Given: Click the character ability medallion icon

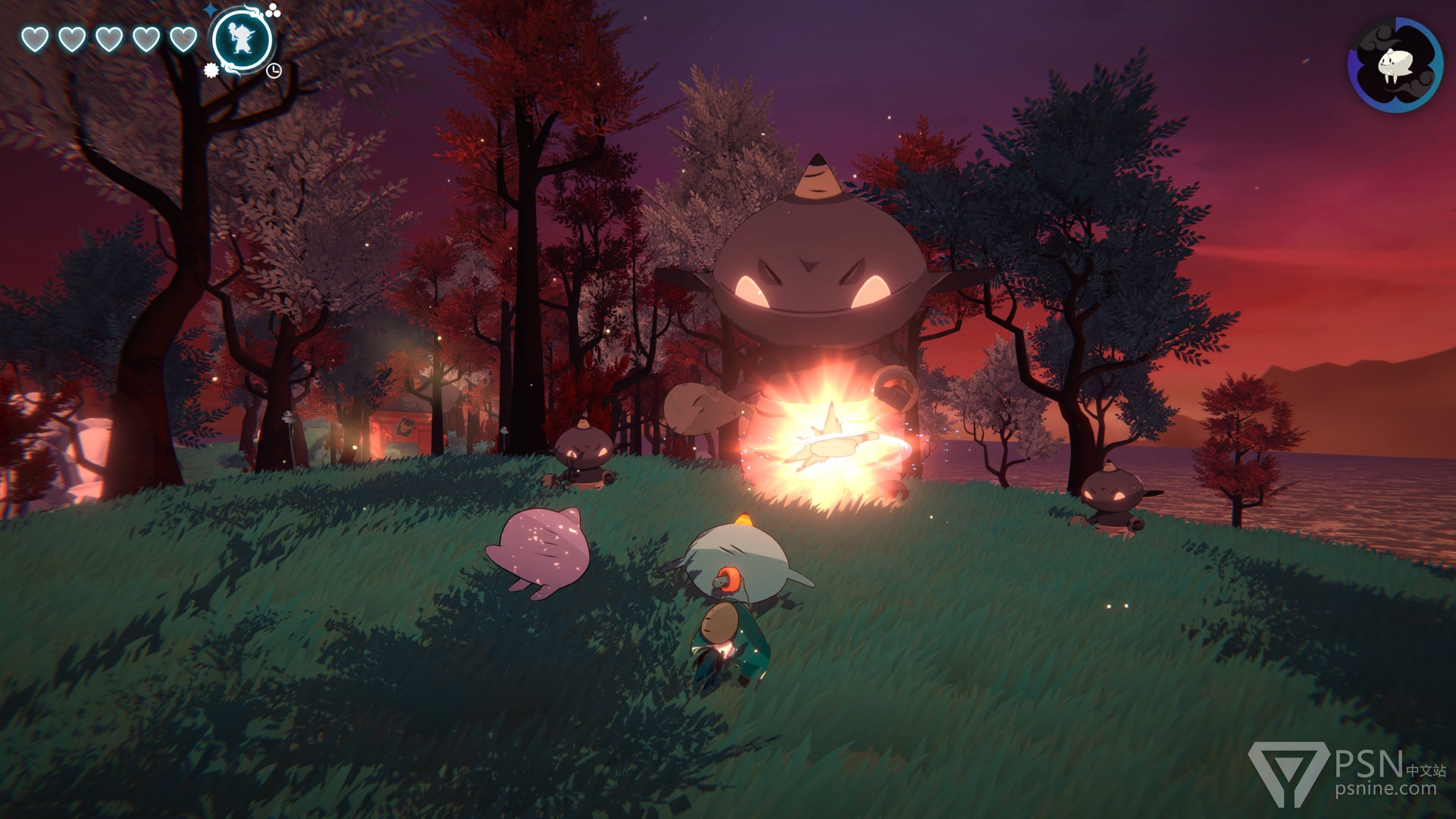Looking at the screenshot, I should pyautogui.click(x=242, y=40).
